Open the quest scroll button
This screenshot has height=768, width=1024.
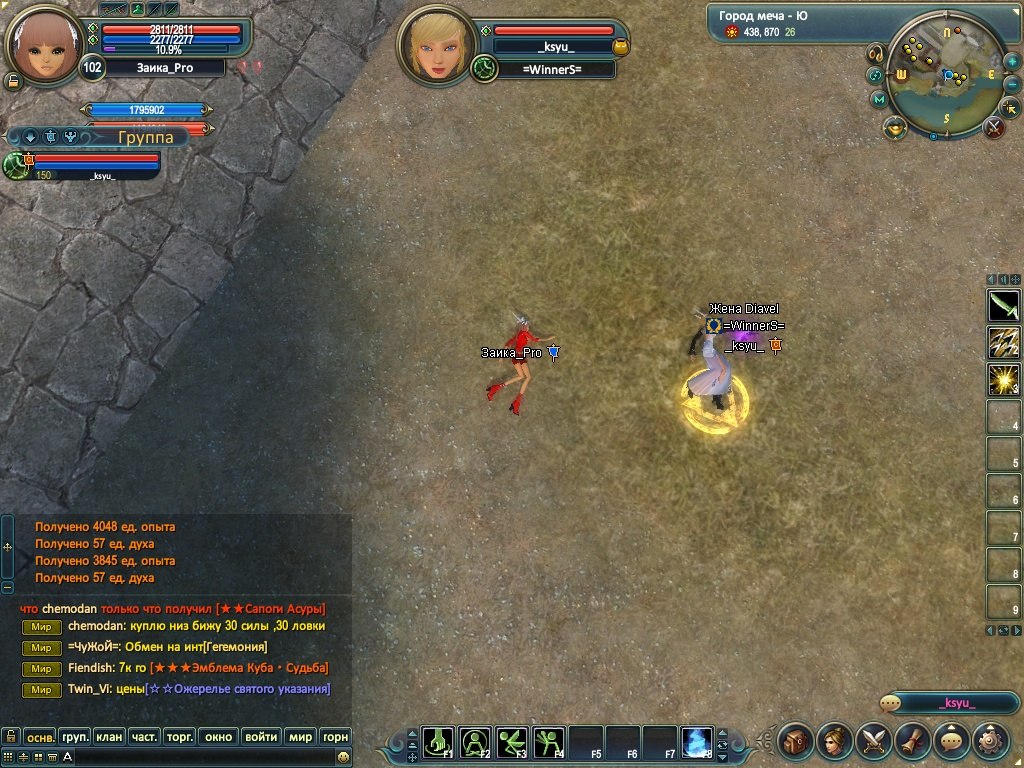[913, 741]
